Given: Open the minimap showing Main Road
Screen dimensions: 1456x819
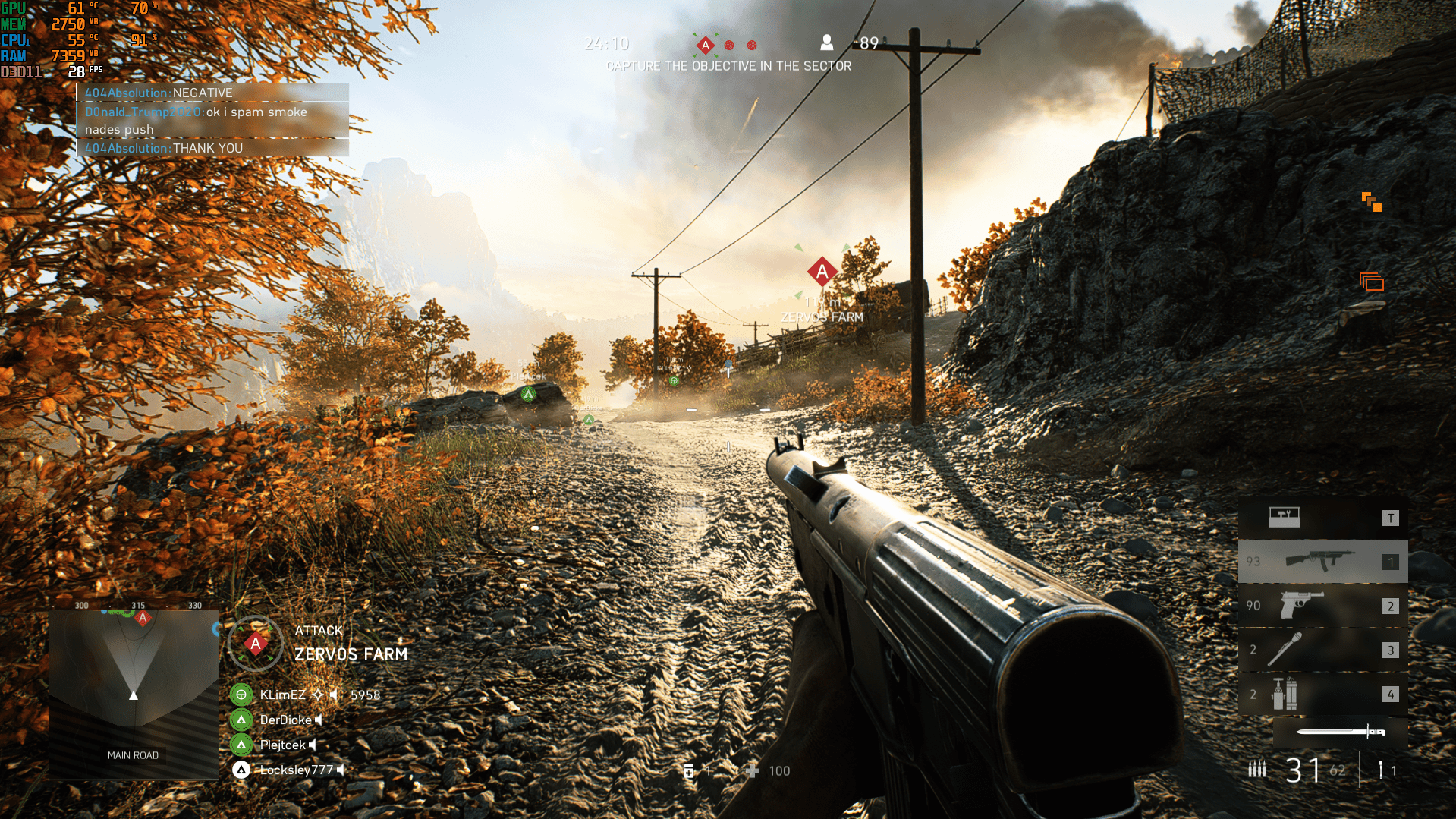Looking at the screenshot, I should [x=134, y=694].
